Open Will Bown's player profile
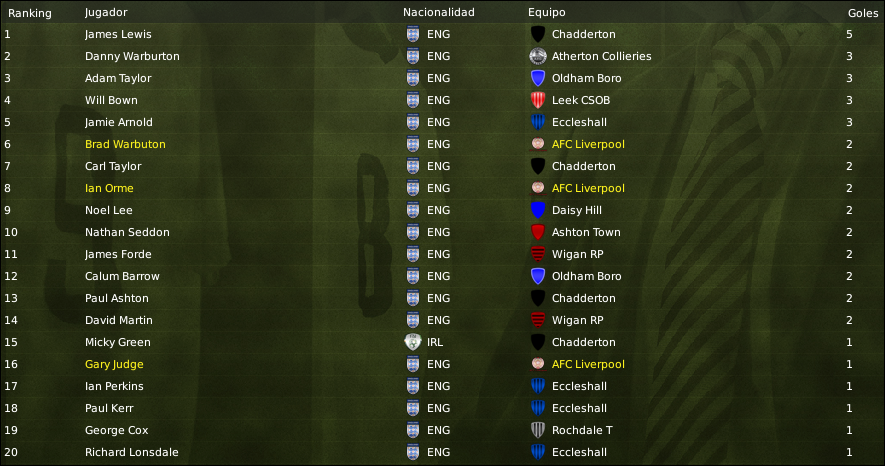Image resolution: width=885 pixels, height=466 pixels. 111,100
